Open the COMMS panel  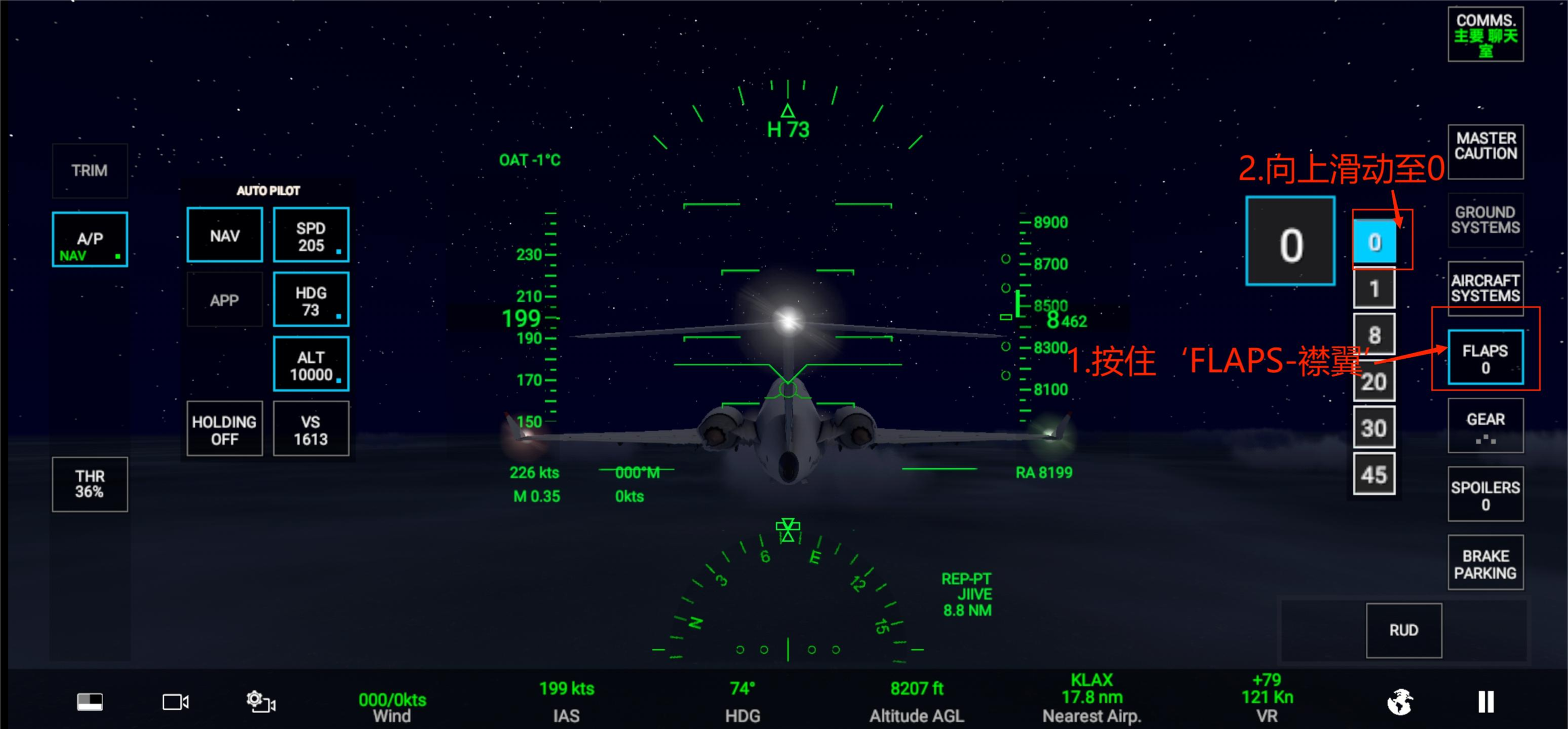pos(1485,35)
